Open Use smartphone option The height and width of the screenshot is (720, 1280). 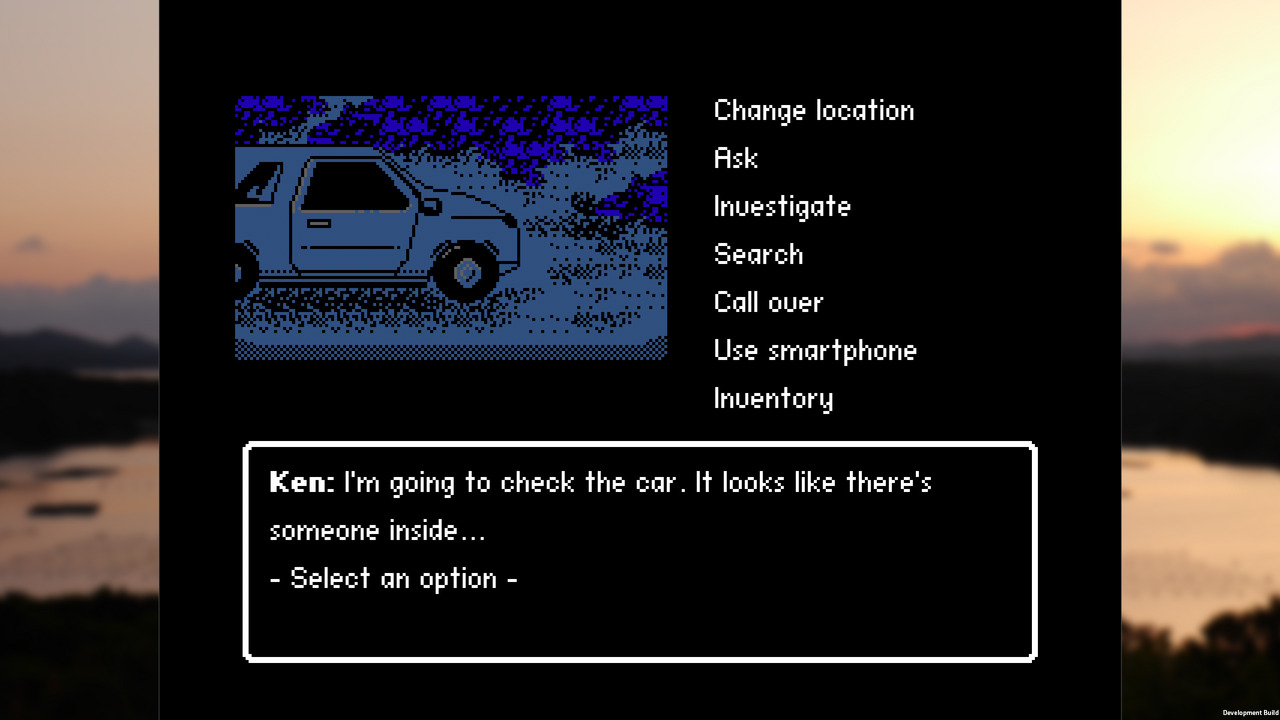[x=815, y=350]
